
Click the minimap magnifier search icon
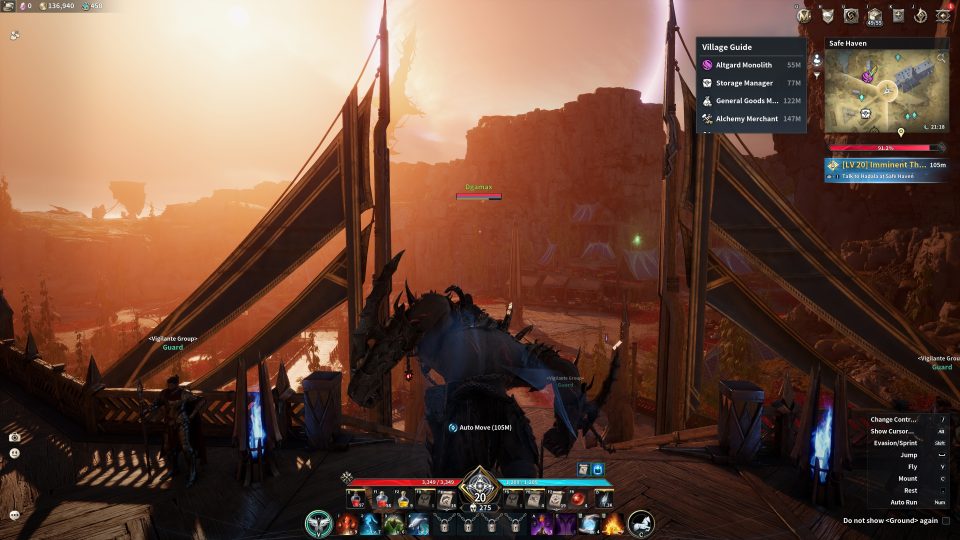941,59
